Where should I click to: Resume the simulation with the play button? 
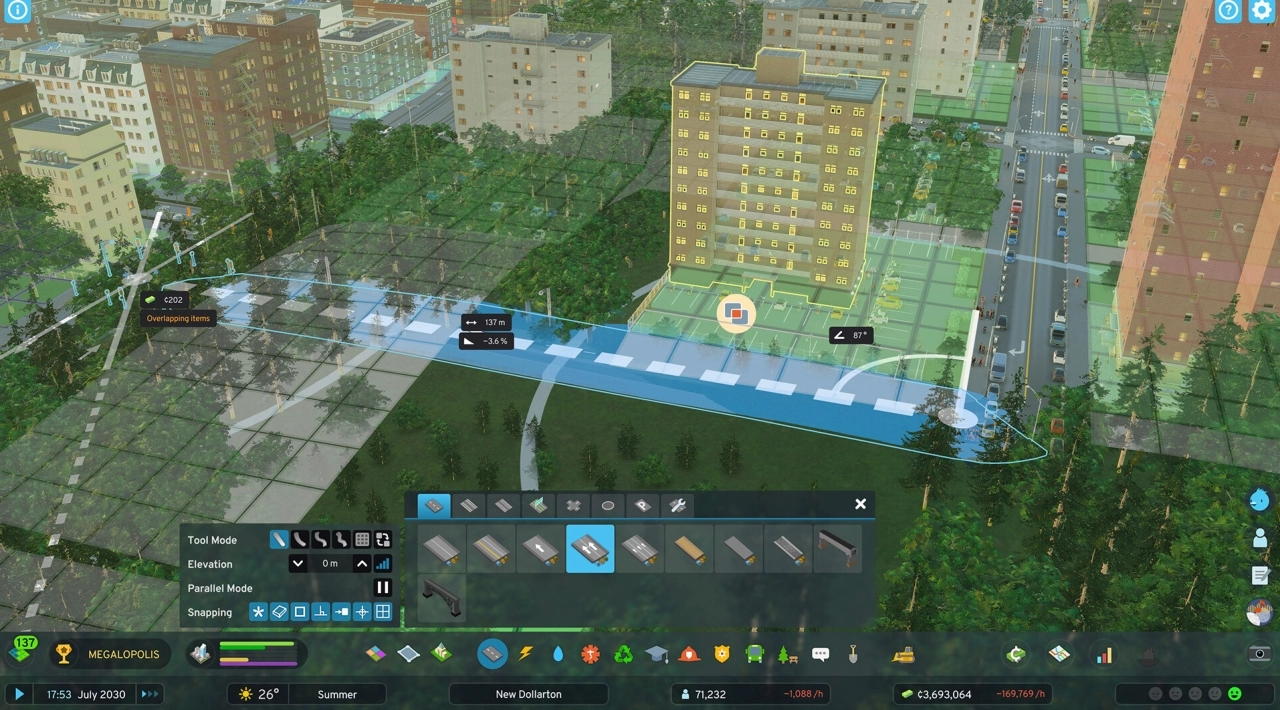coord(18,694)
